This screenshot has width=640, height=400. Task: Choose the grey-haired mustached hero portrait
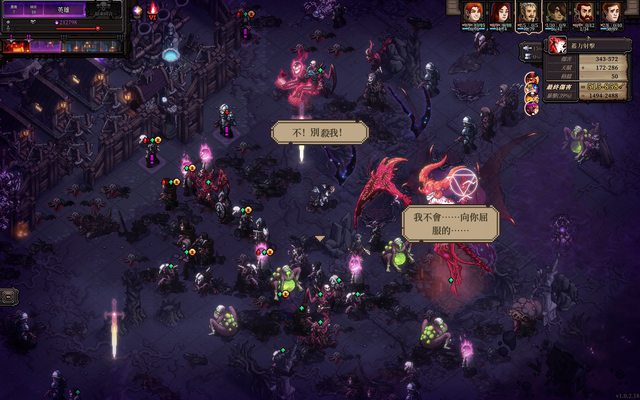pyautogui.click(x=528, y=11)
